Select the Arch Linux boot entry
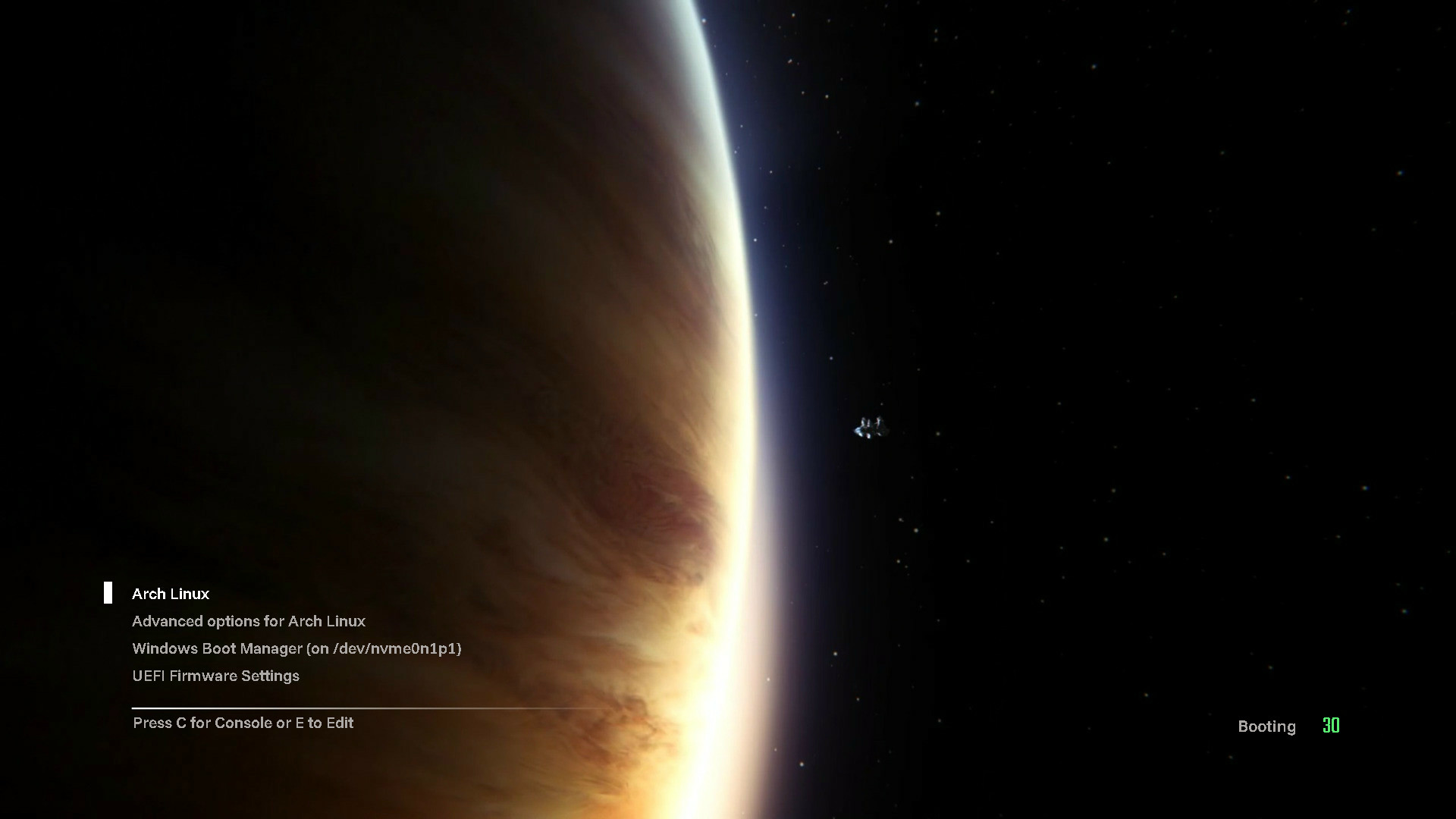The image size is (1456, 819). (171, 594)
